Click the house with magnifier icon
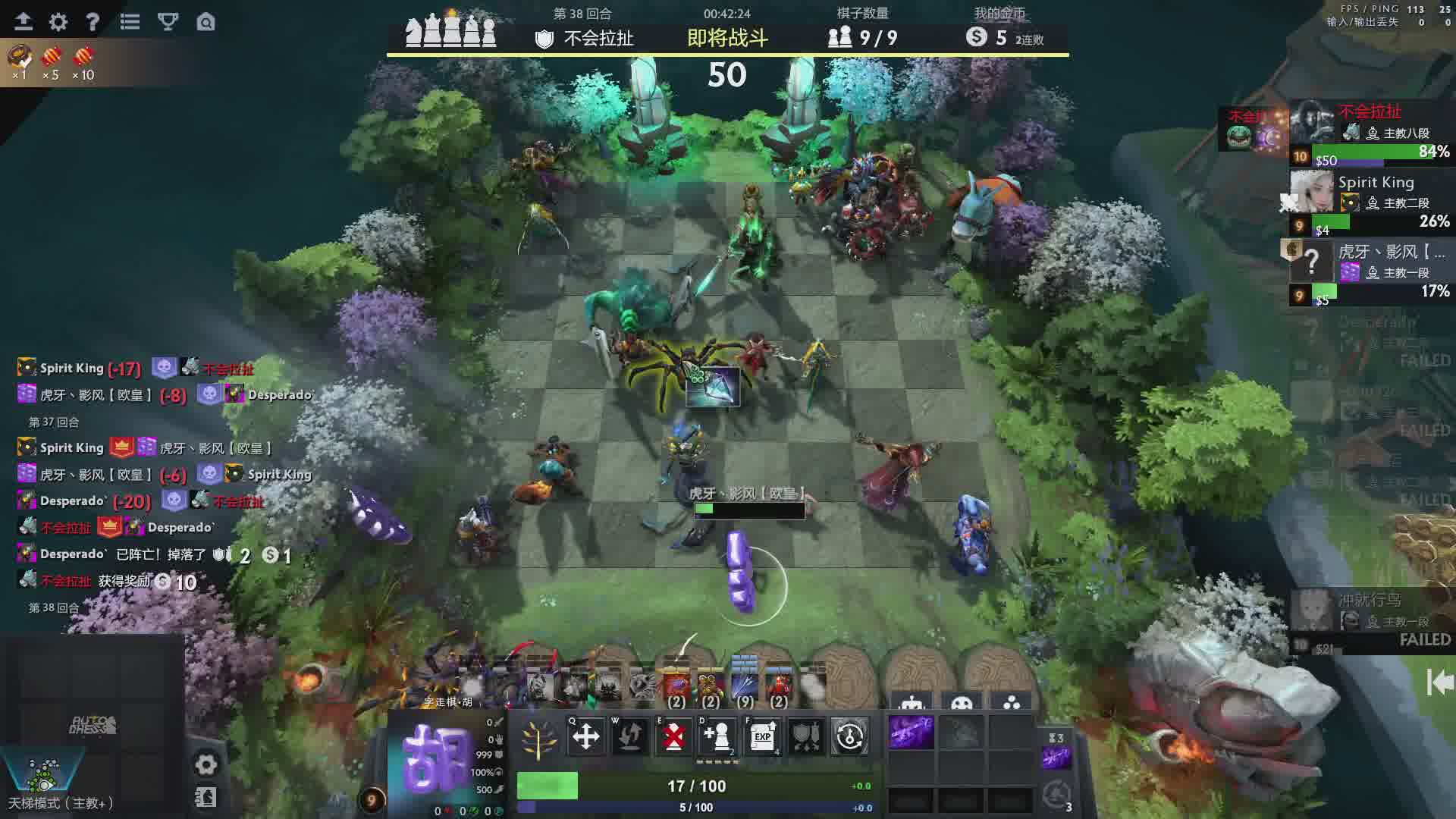The image size is (1456, 819). pyautogui.click(x=206, y=22)
